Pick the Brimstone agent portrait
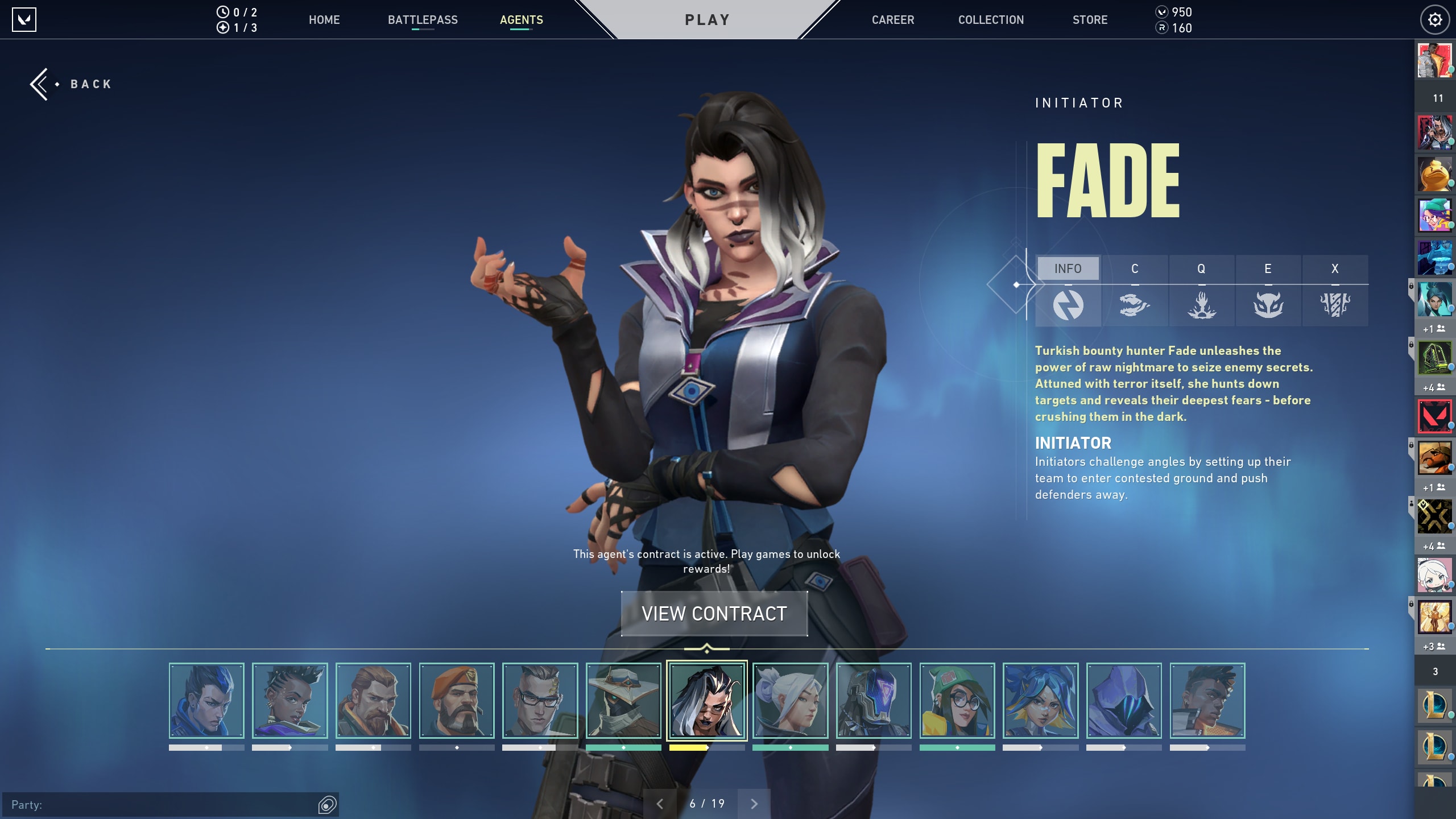 [x=457, y=701]
